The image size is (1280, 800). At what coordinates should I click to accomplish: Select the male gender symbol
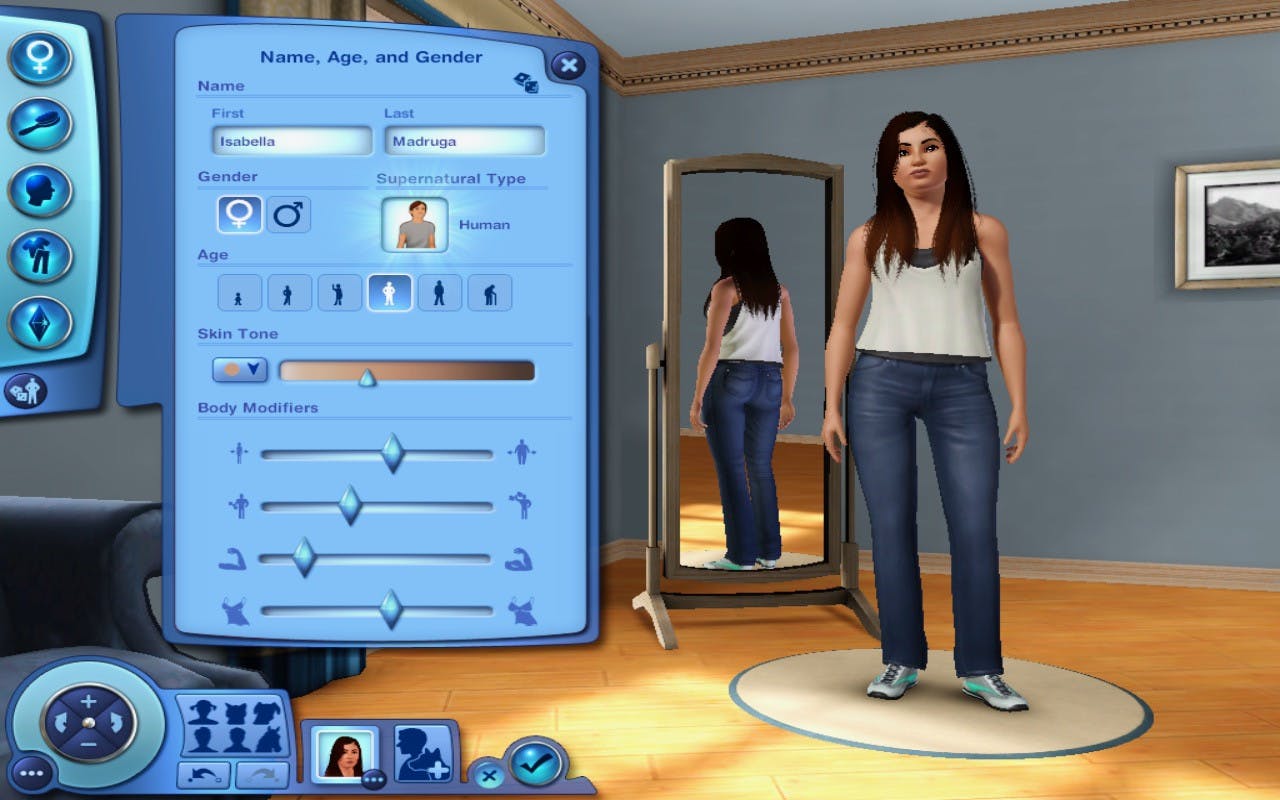(x=289, y=214)
